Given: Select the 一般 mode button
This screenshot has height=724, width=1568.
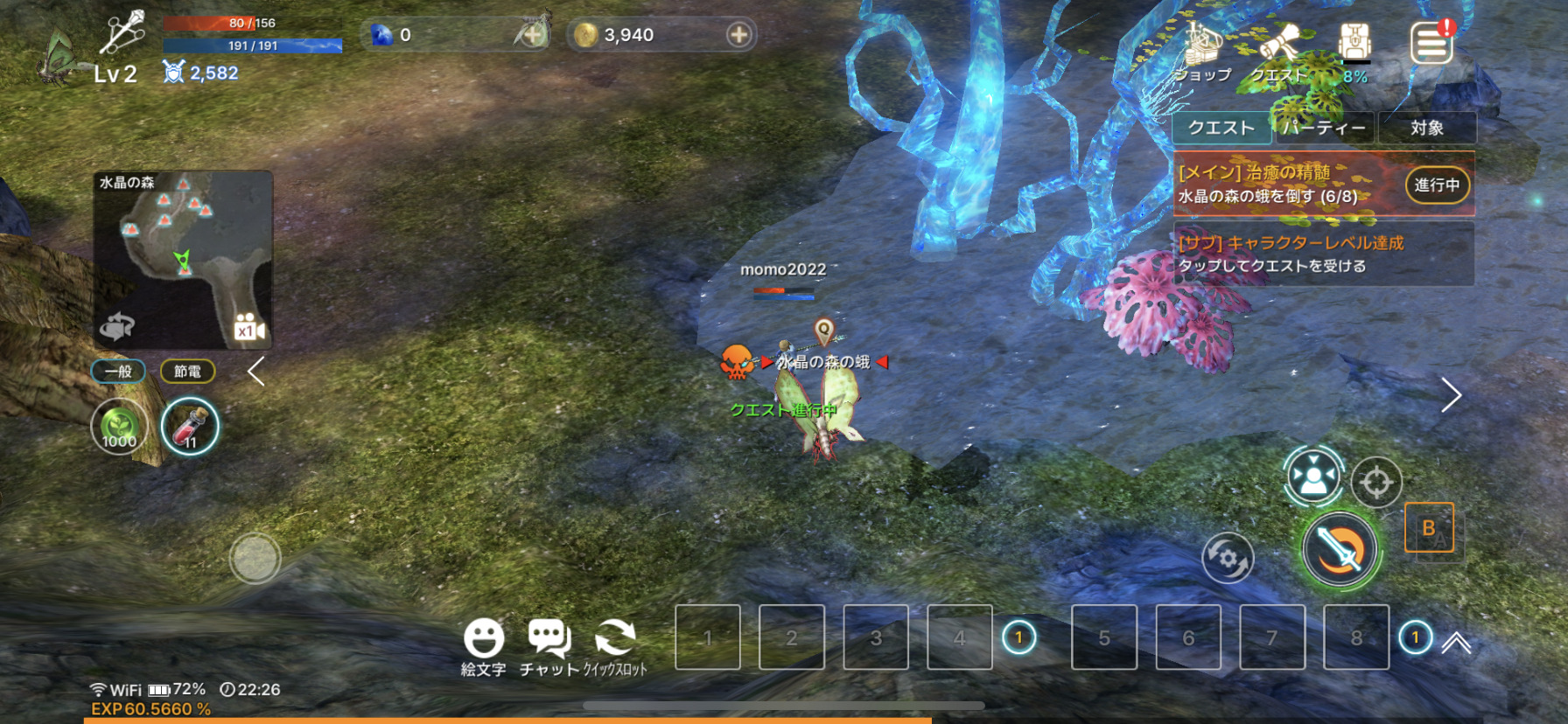Looking at the screenshot, I should (x=118, y=372).
